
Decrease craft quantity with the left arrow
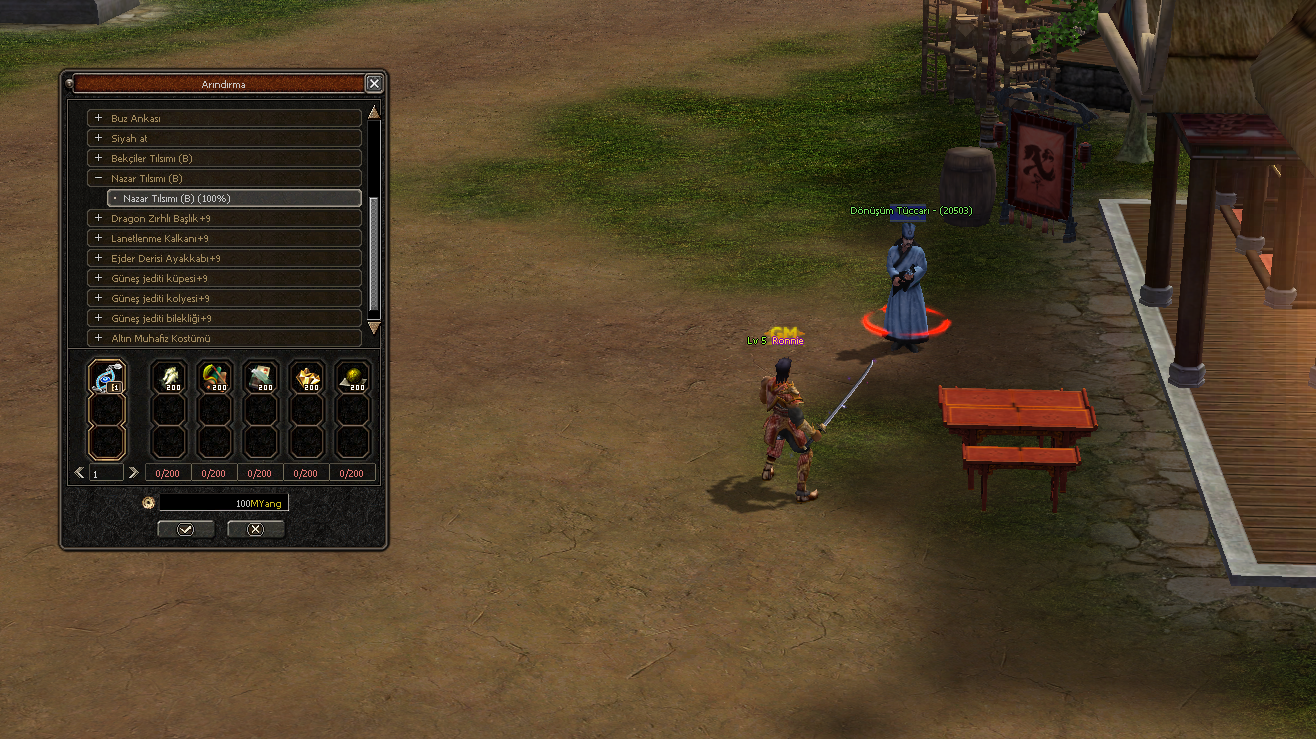(x=80, y=473)
